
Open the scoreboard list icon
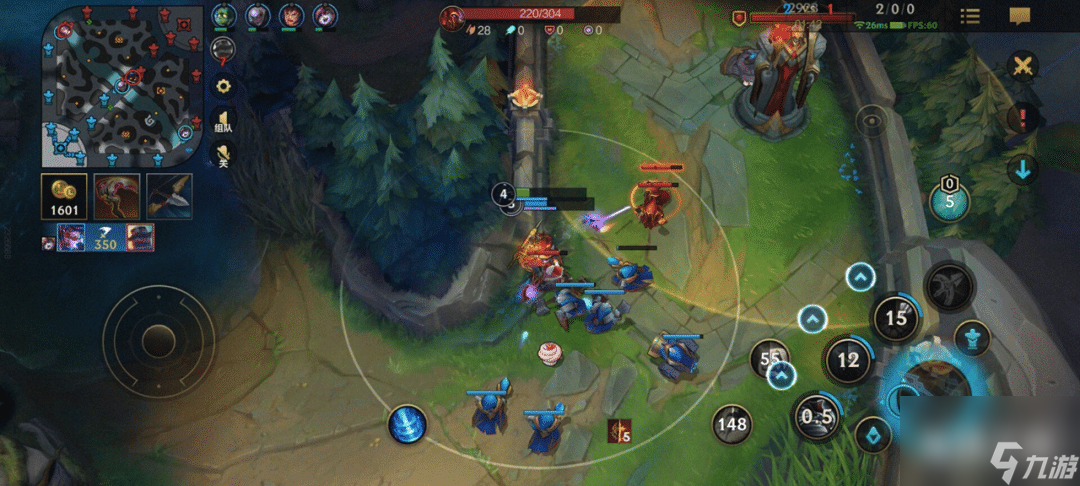tap(970, 16)
